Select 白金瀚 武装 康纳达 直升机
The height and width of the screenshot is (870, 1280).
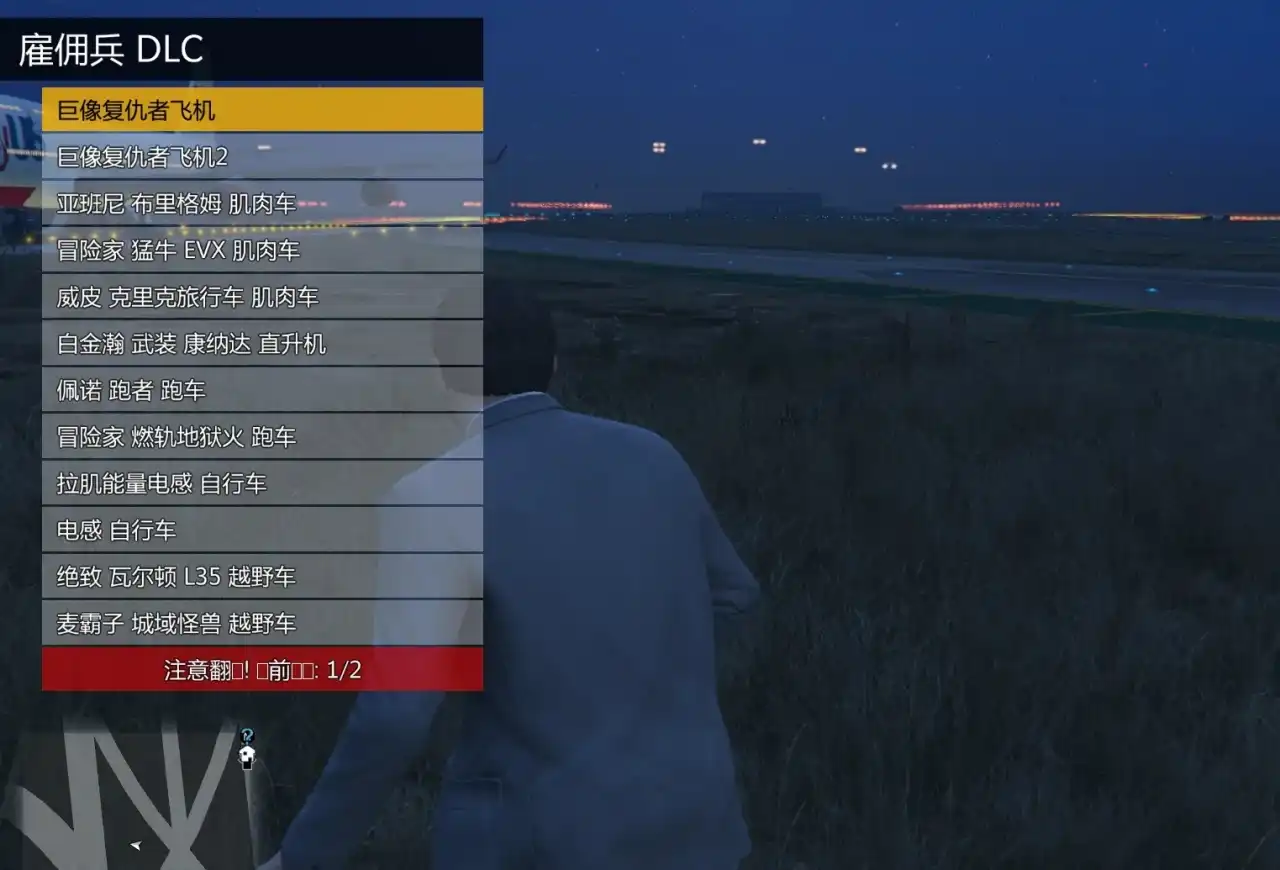coord(262,344)
